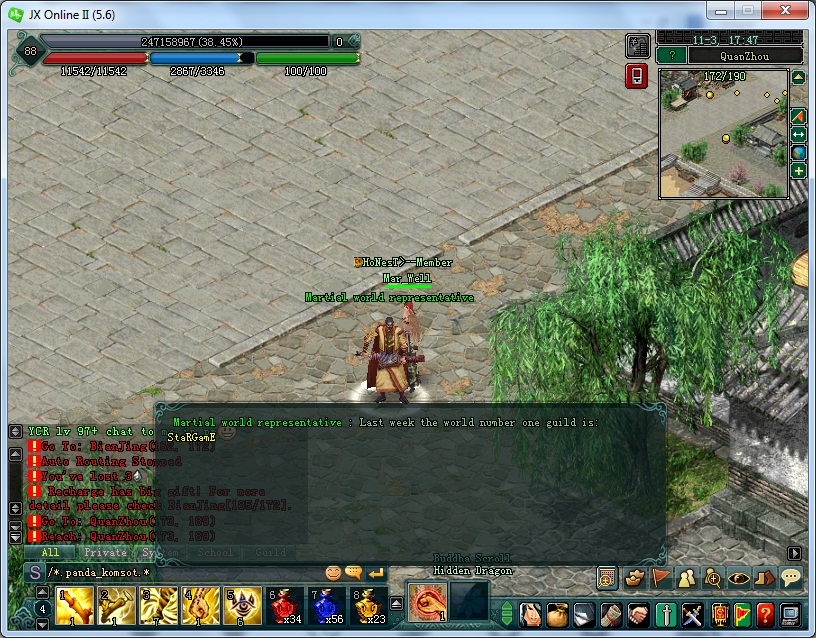Activate the eye-symbol skill in slot 5
The height and width of the screenshot is (639, 816).
(246, 606)
